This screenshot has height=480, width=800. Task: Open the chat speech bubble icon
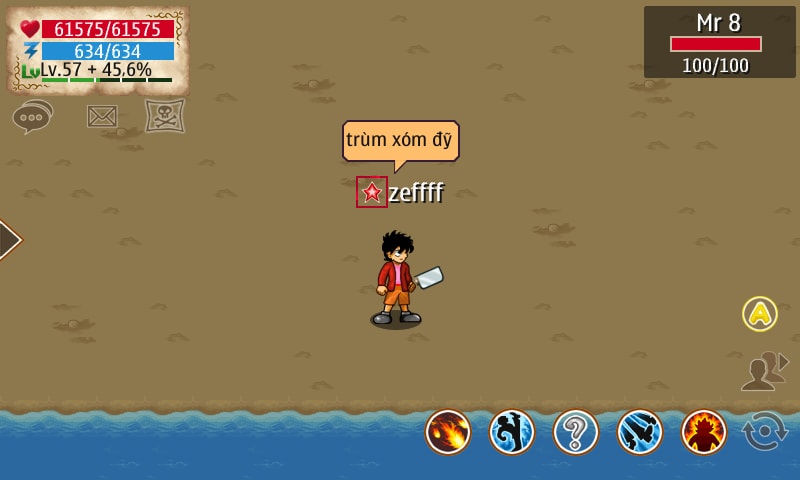32,117
